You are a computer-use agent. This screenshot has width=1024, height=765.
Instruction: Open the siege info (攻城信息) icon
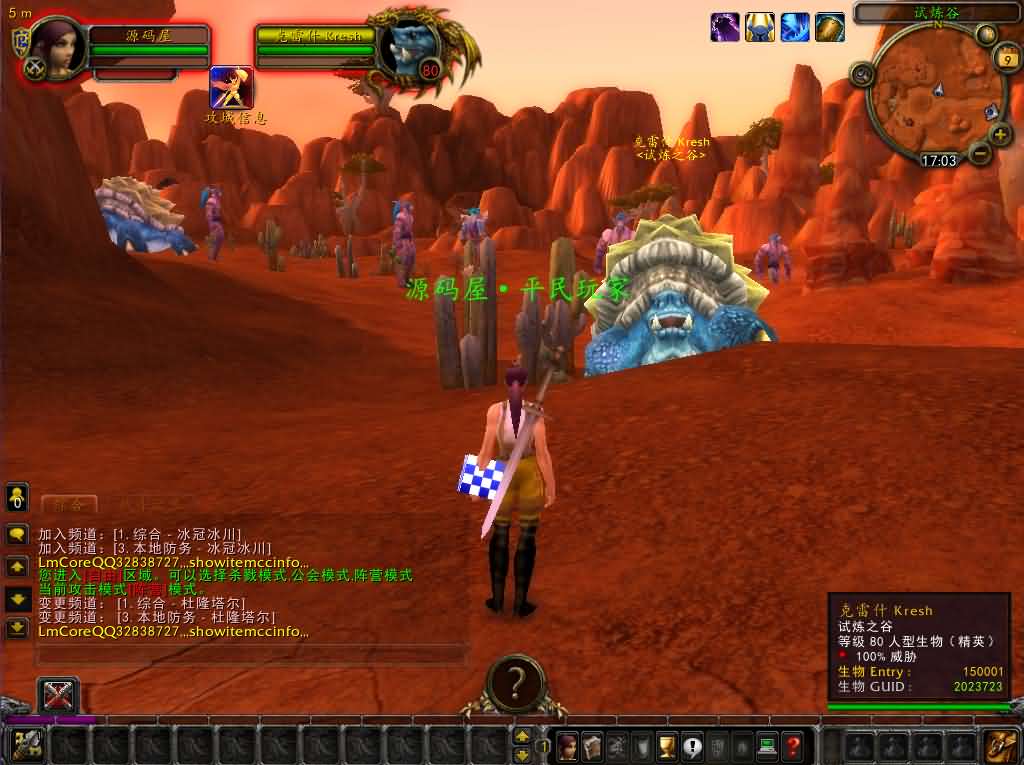231,88
